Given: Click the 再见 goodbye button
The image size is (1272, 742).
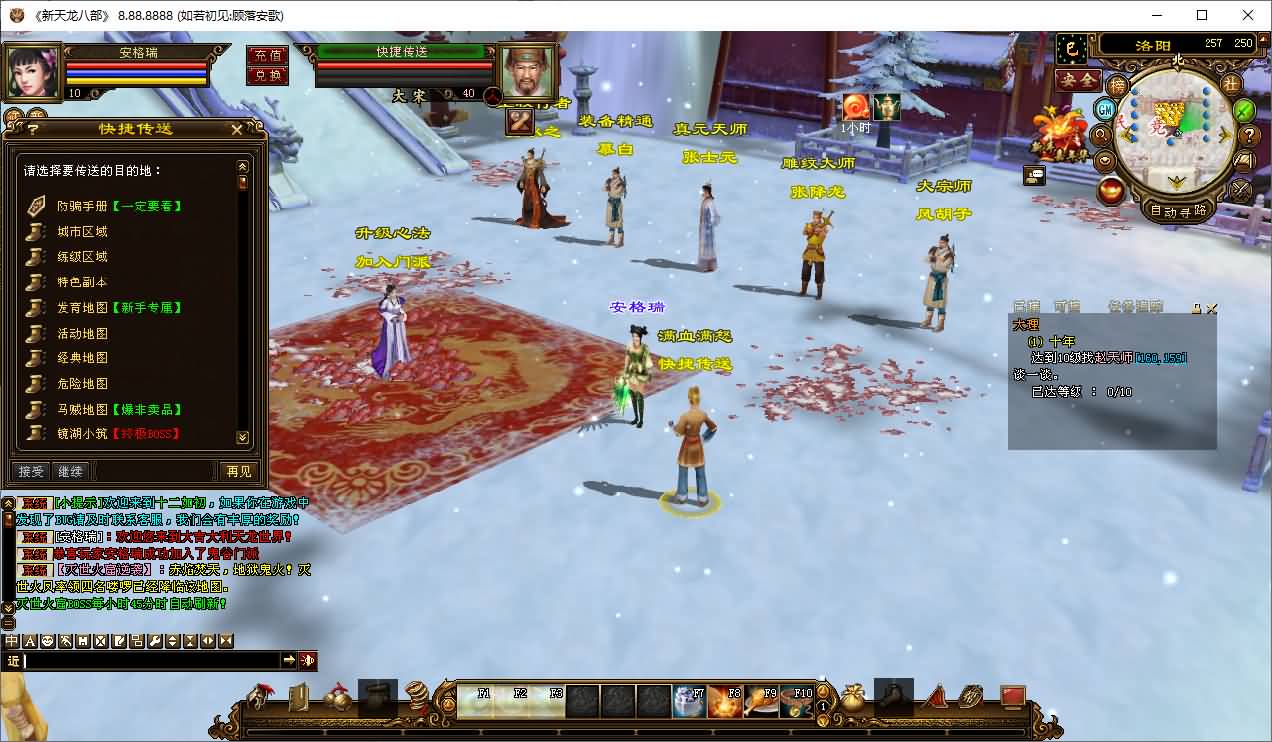Looking at the screenshot, I should tap(238, 471).
